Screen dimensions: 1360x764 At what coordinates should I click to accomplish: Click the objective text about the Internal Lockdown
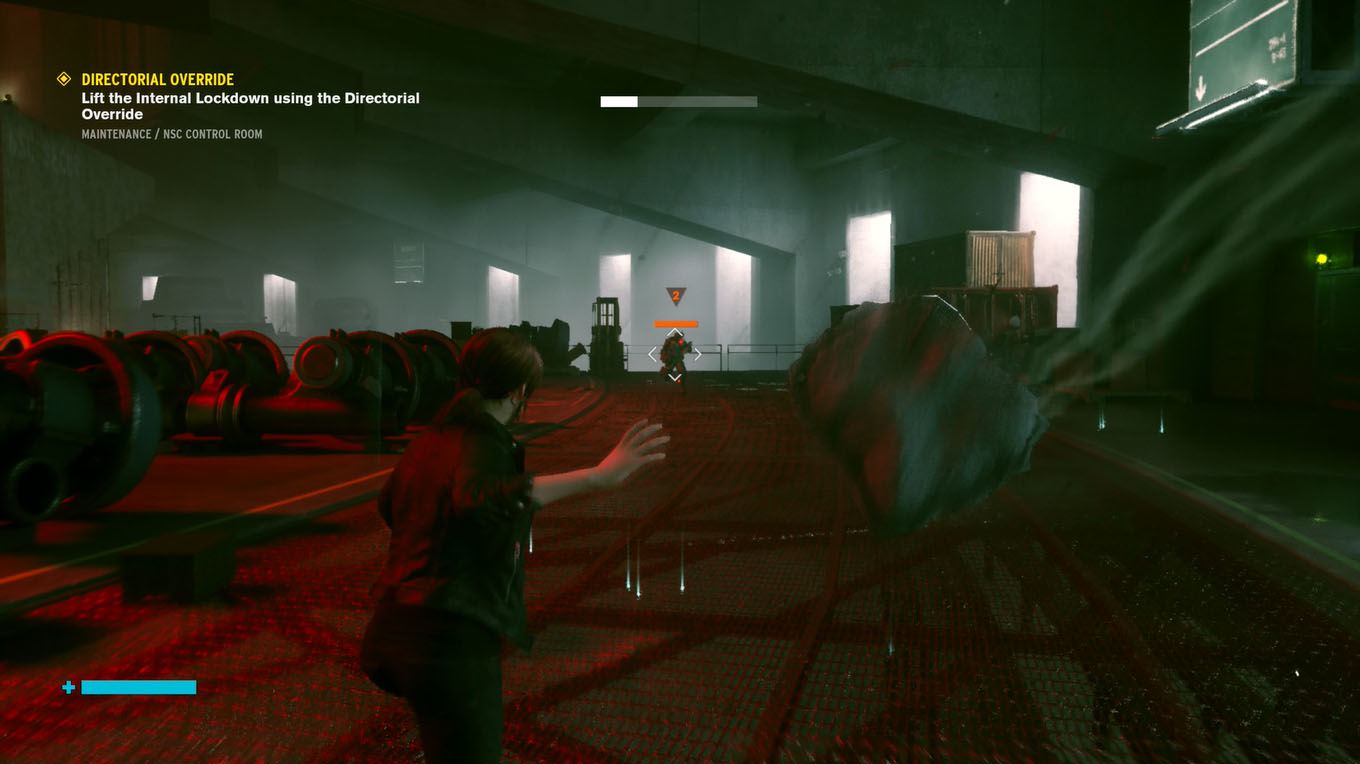coord(250,106)
